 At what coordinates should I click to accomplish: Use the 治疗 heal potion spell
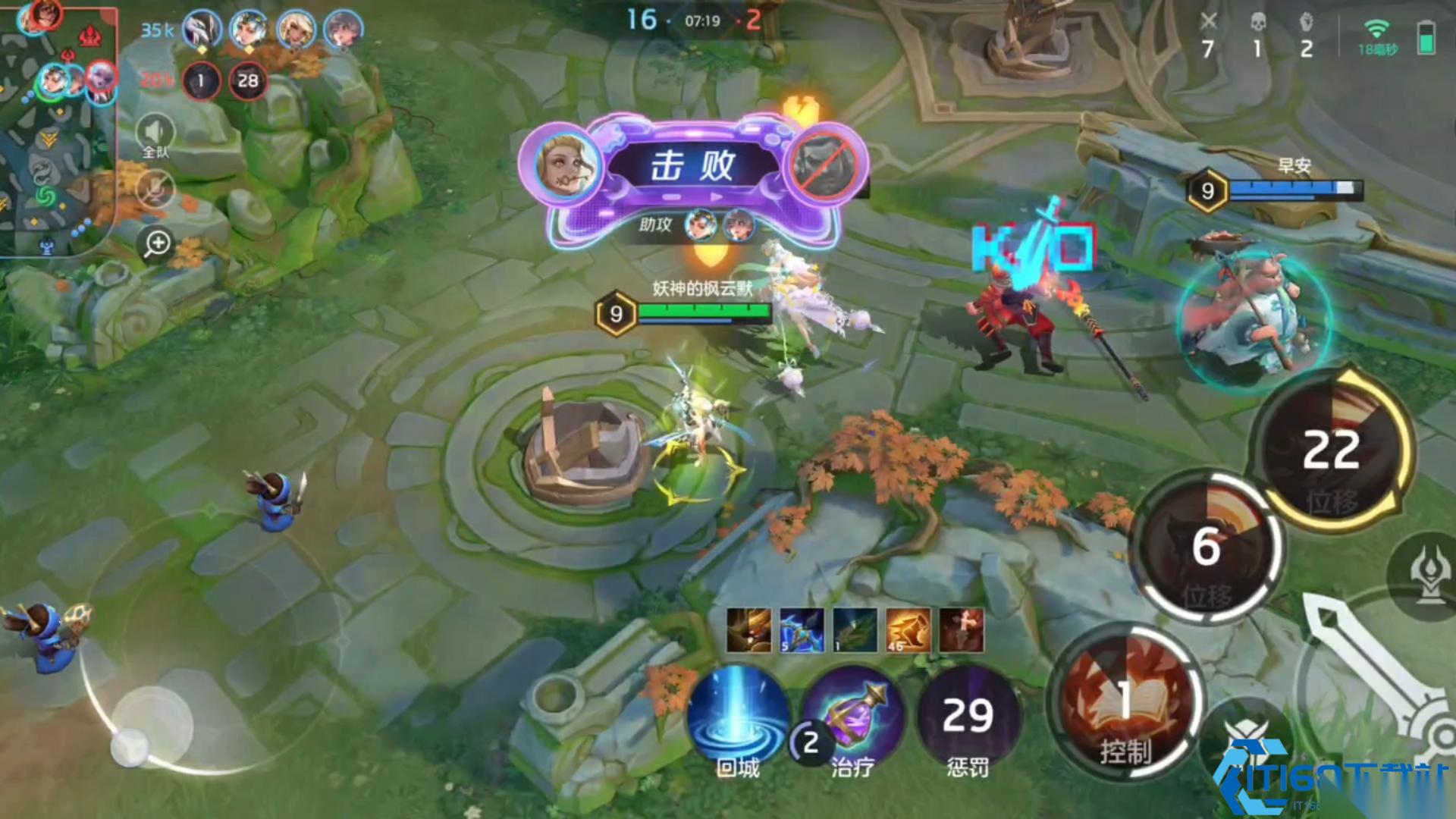click(x=853, y=718)
